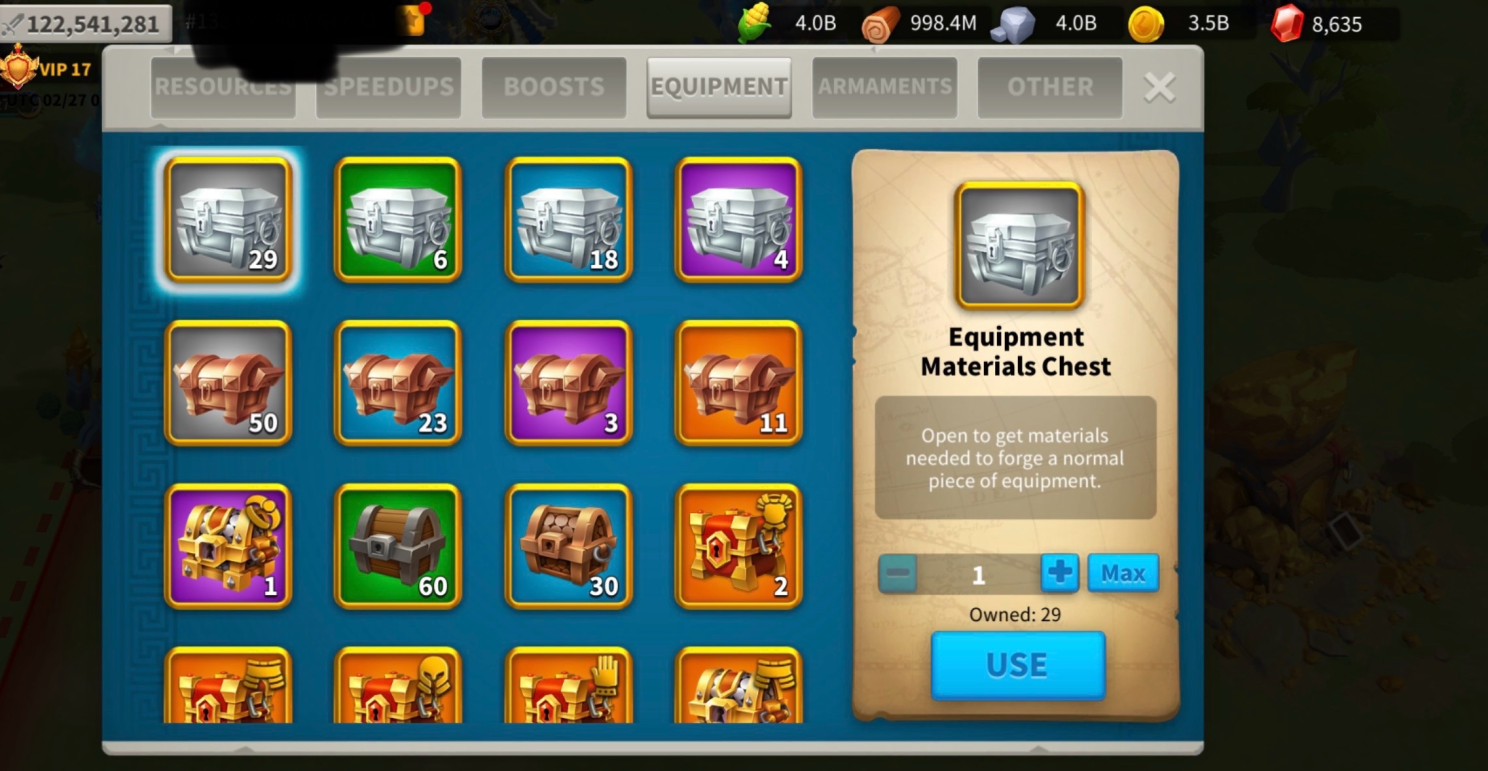The image size is (1488, 771).
Task: Set quantity to Max
Action: (1123, 573)
